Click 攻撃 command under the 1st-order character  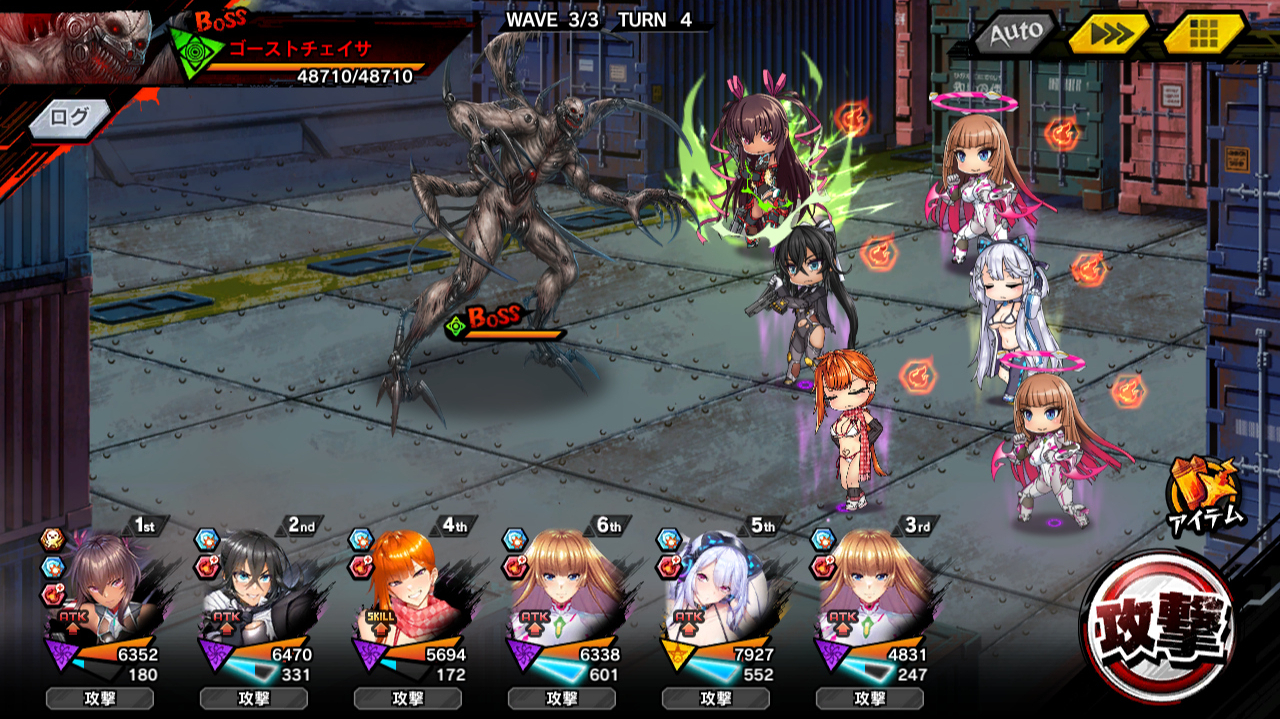tap(99, 698)
